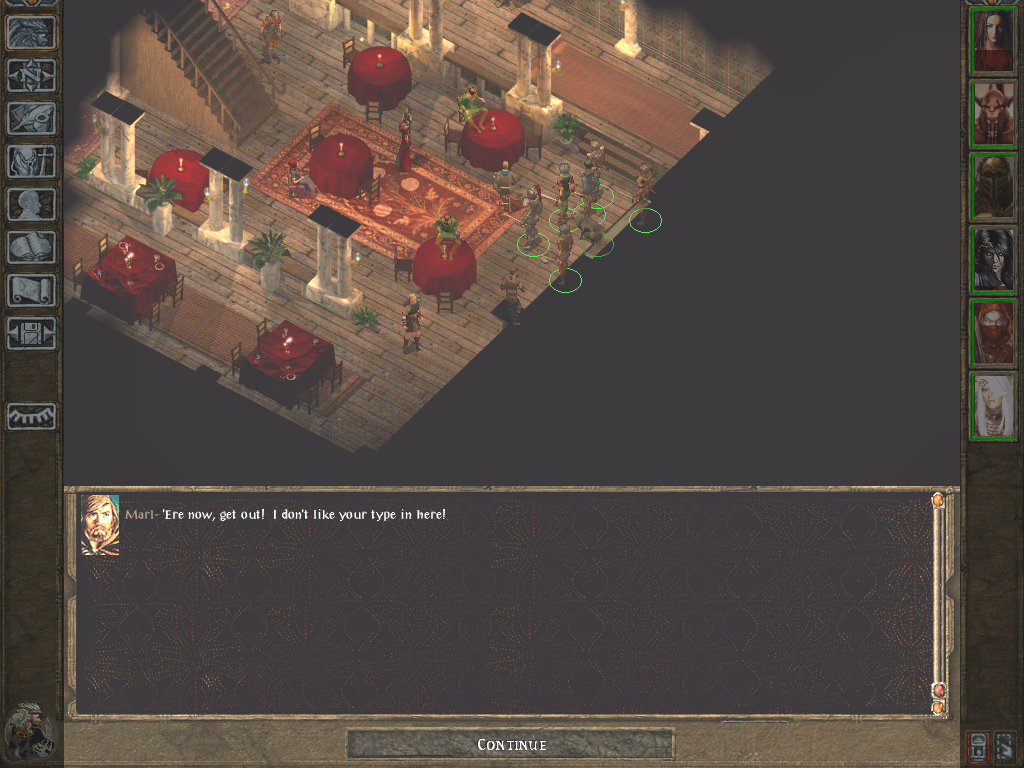Rest the party with closed-eye button

(31, 416)
